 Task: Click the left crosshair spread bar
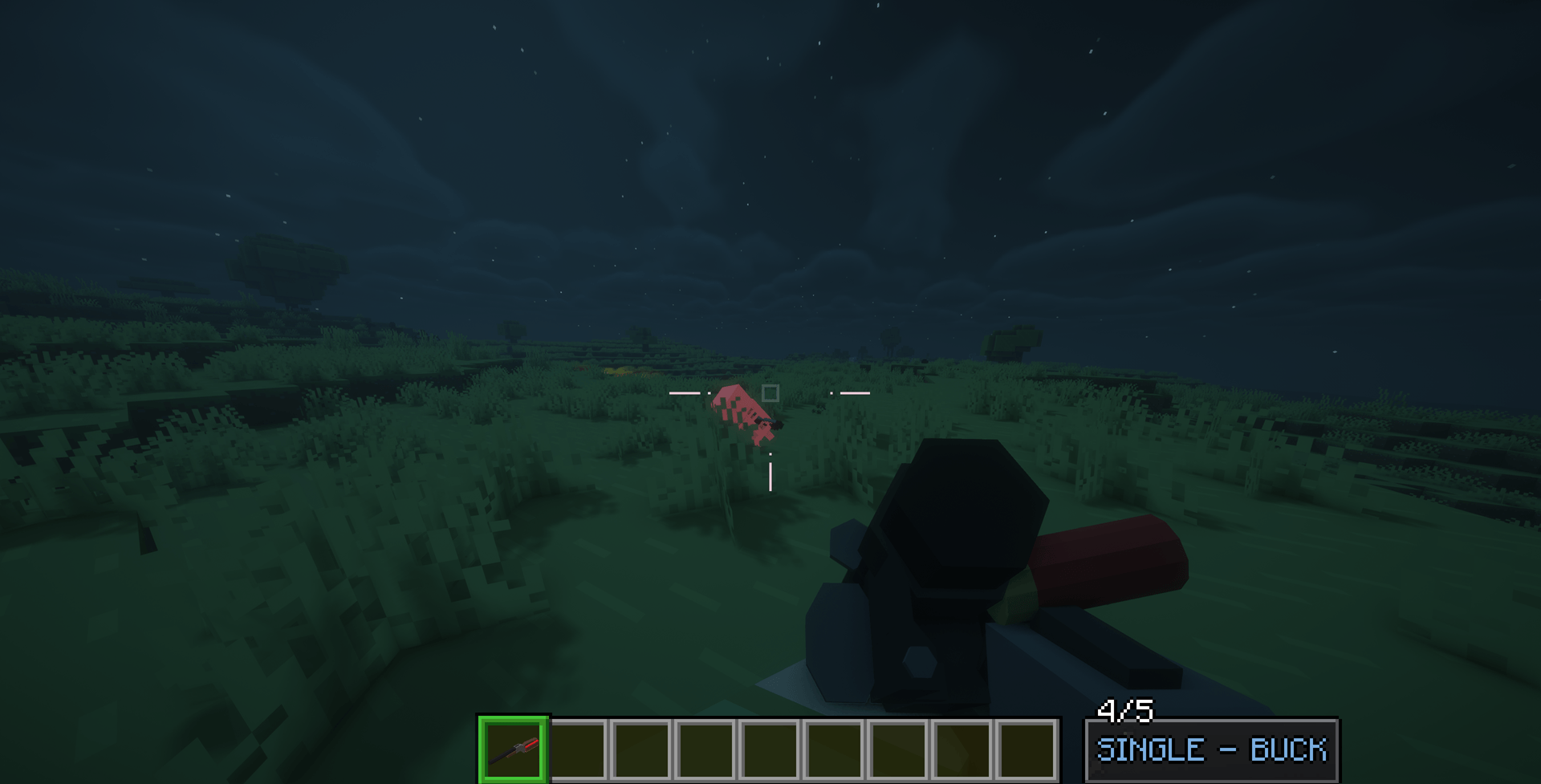pos(684,392)
